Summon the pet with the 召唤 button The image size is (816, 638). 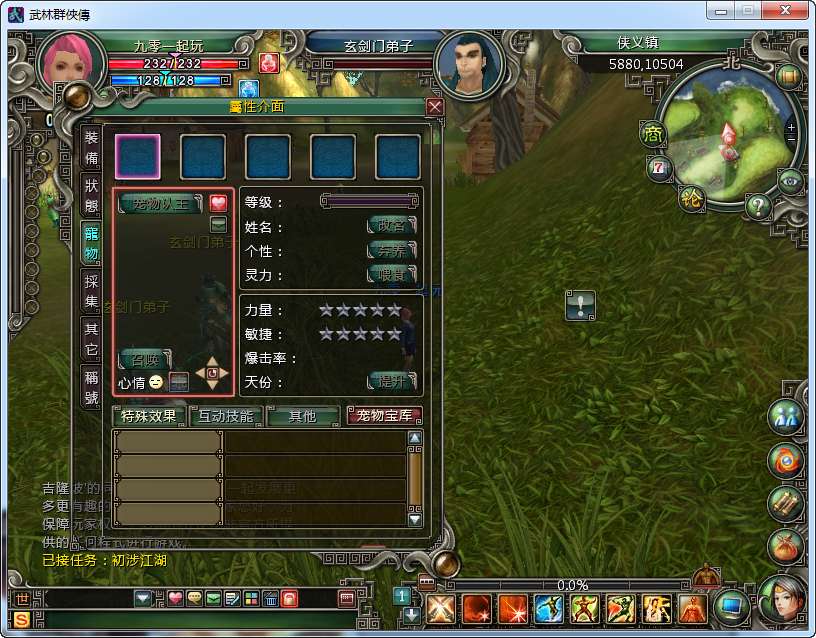click(144, 359)
